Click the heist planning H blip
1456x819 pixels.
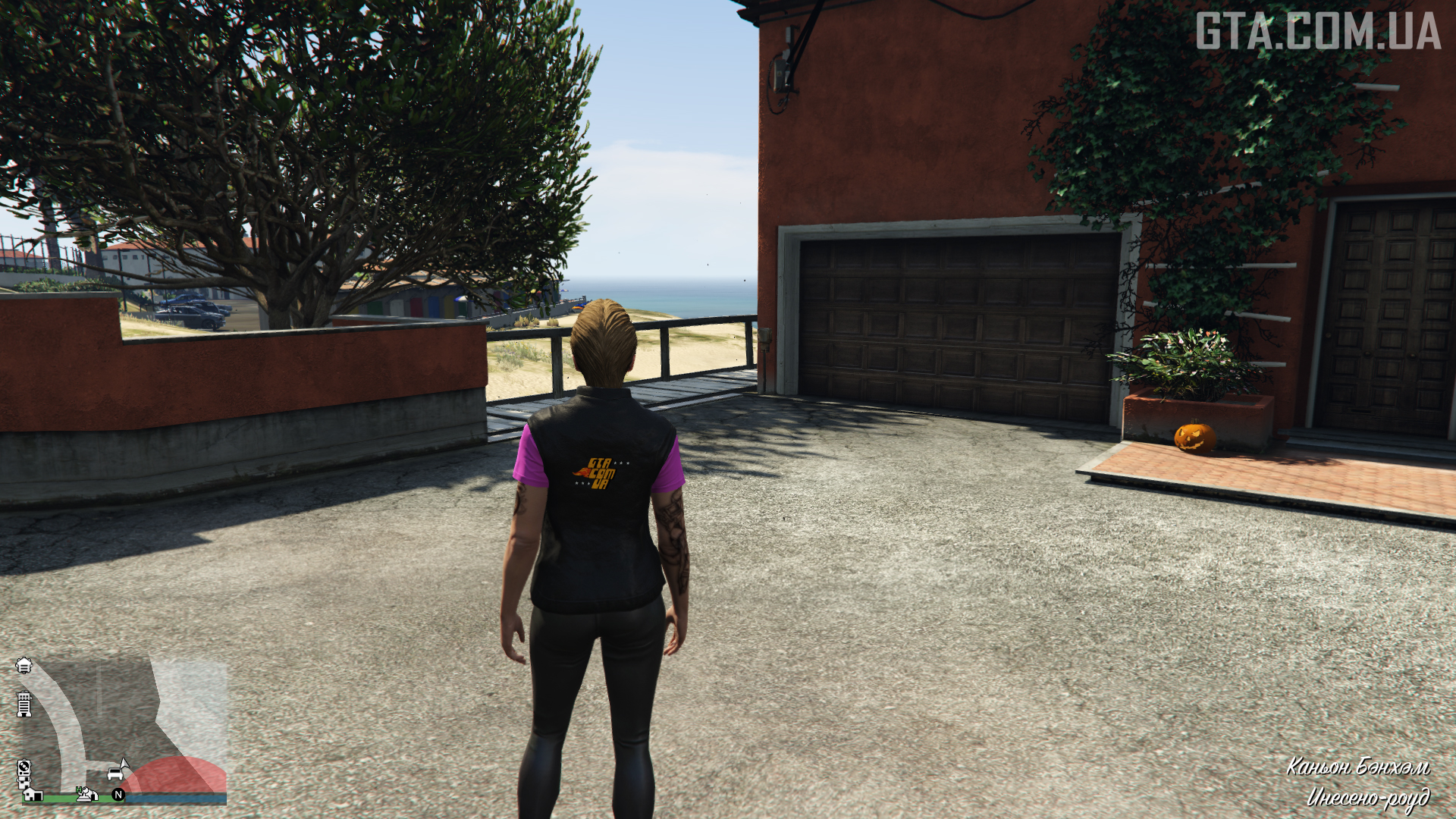click(85, 793)
